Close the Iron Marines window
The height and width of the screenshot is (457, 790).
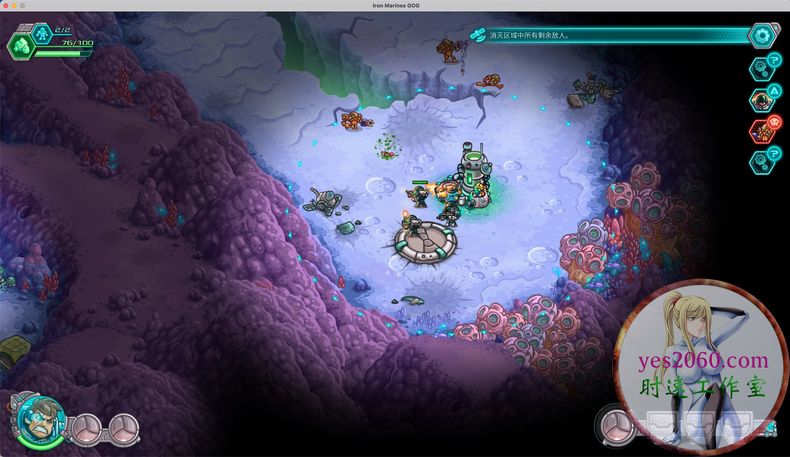pos(7,6)
